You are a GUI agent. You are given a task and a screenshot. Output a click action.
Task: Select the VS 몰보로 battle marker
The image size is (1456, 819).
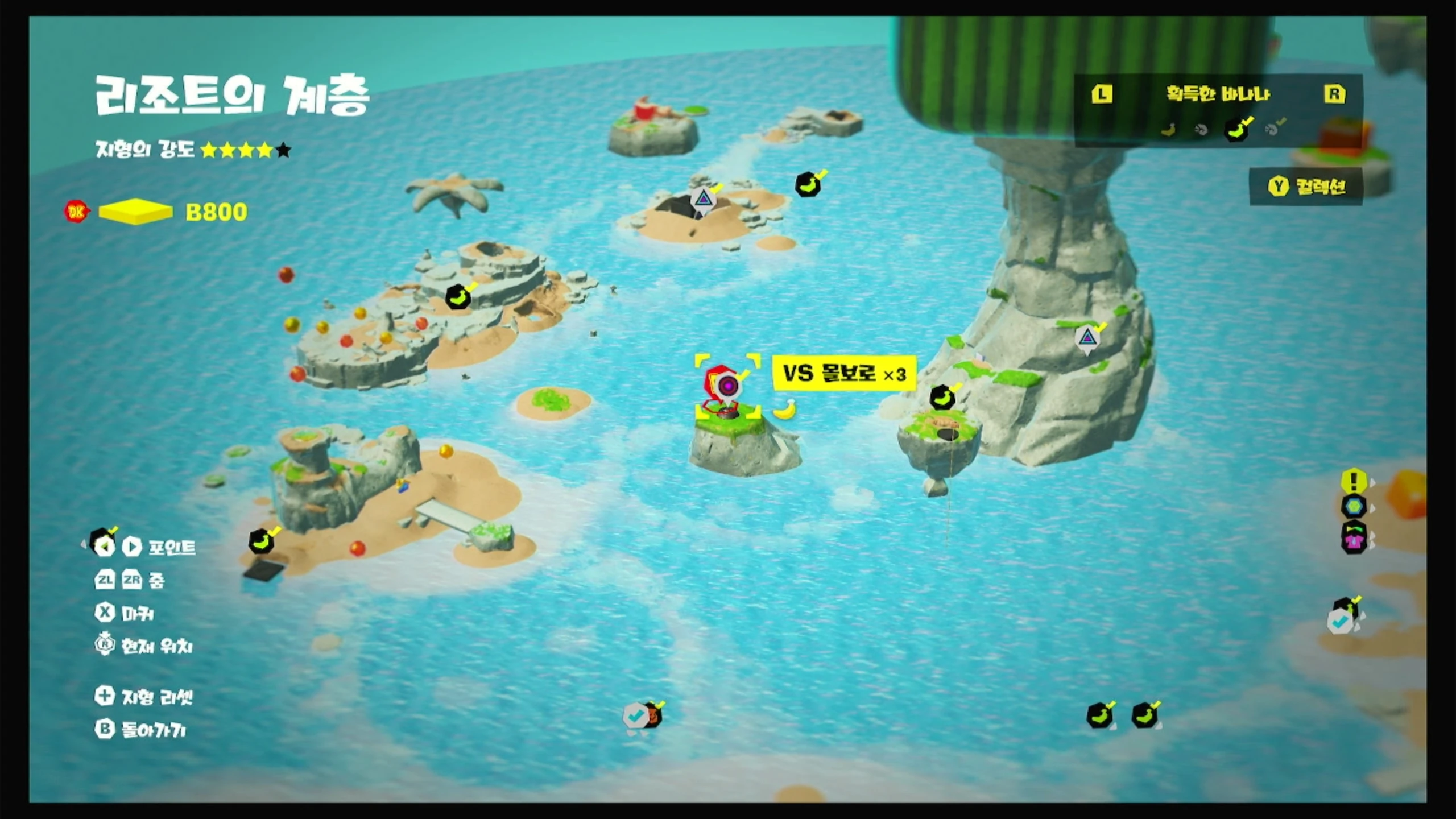point(727,387)
